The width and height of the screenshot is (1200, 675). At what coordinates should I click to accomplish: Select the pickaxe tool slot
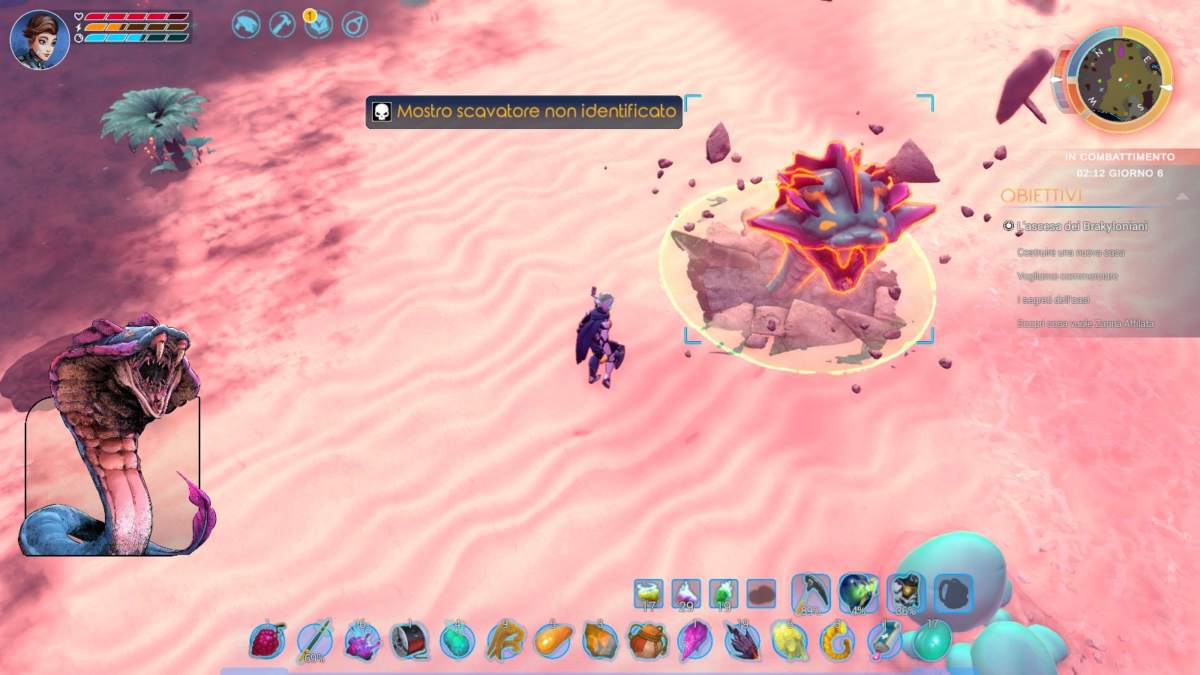(810, 593)
